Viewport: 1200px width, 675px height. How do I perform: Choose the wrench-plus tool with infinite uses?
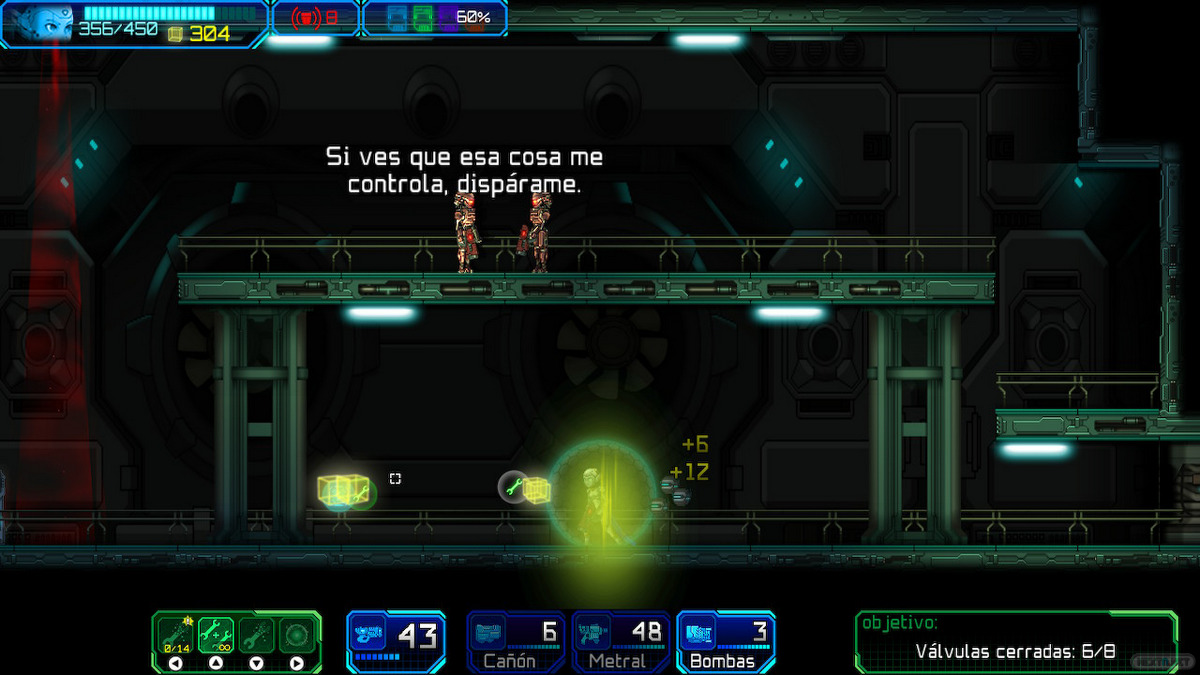point(216,634)
